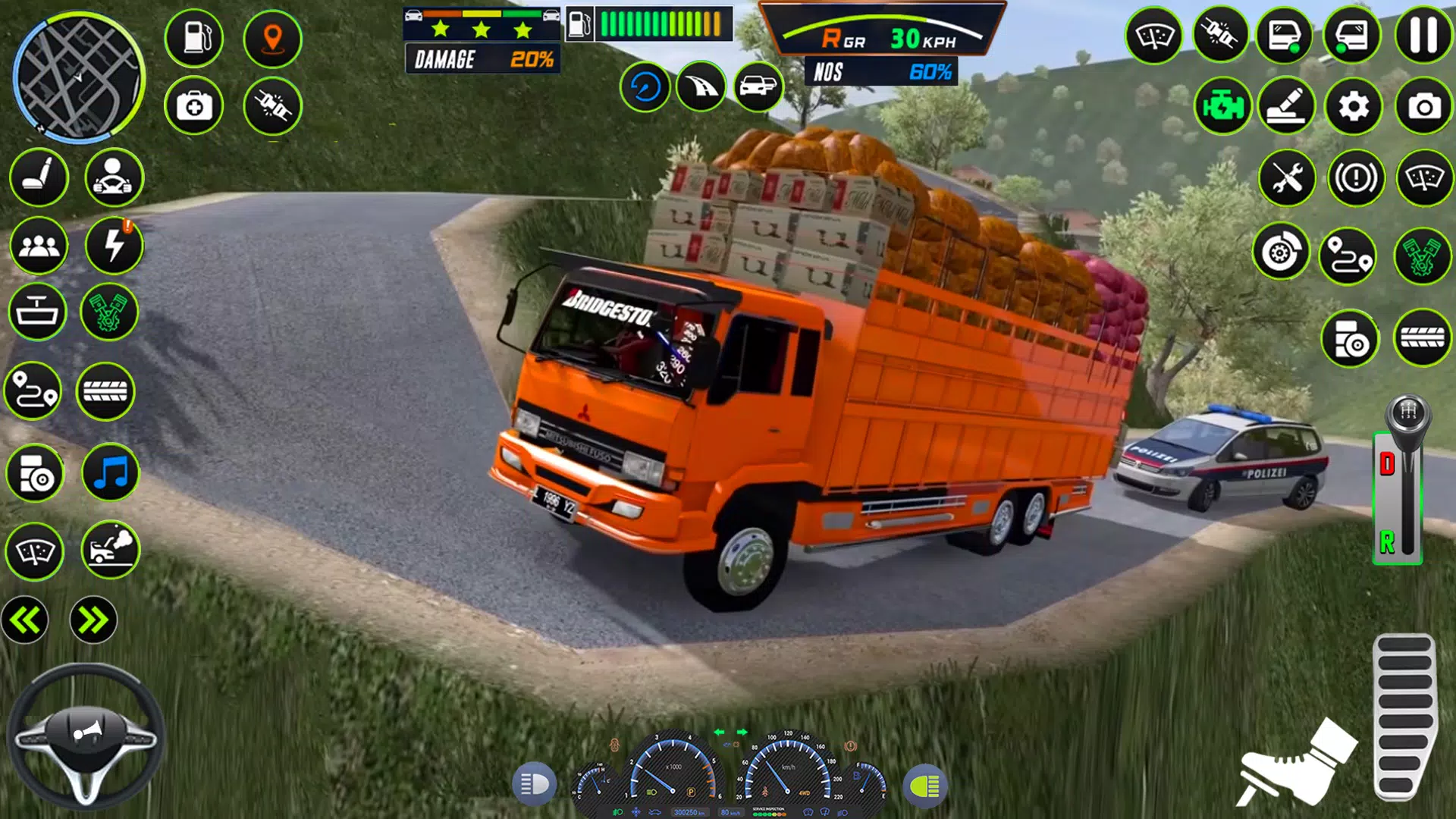Open the wrench and screwdriver repair button

[1287, 179]
